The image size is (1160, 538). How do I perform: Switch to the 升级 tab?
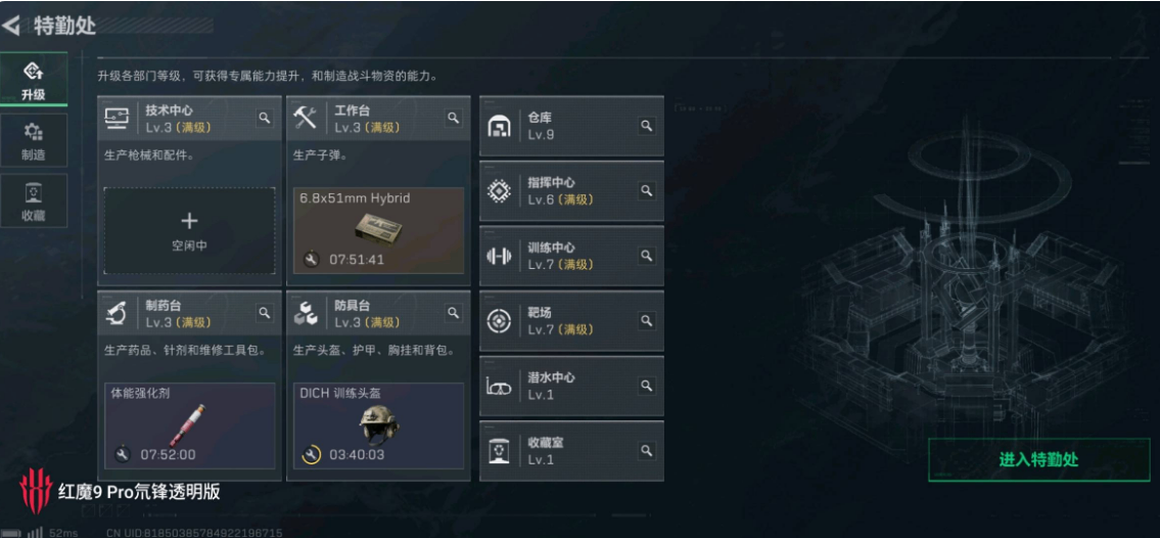pos(33,79)
